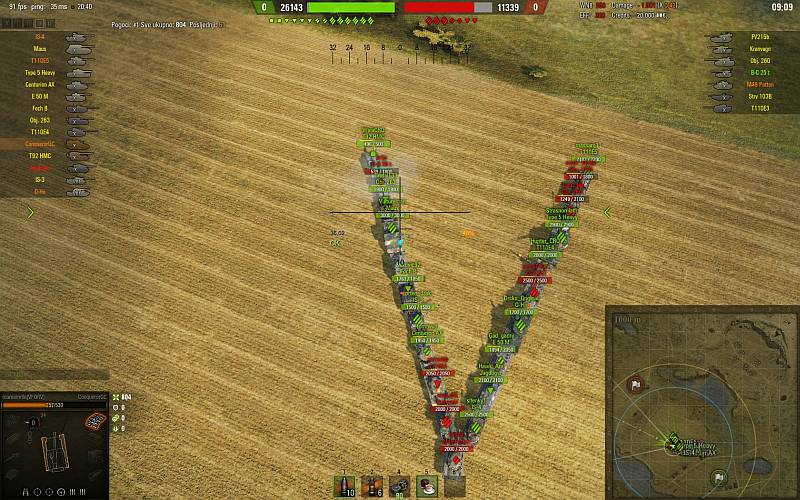Pick B-C 25 t in enemy list
This screenshot has height=500, width=800.
pos(757,73)
